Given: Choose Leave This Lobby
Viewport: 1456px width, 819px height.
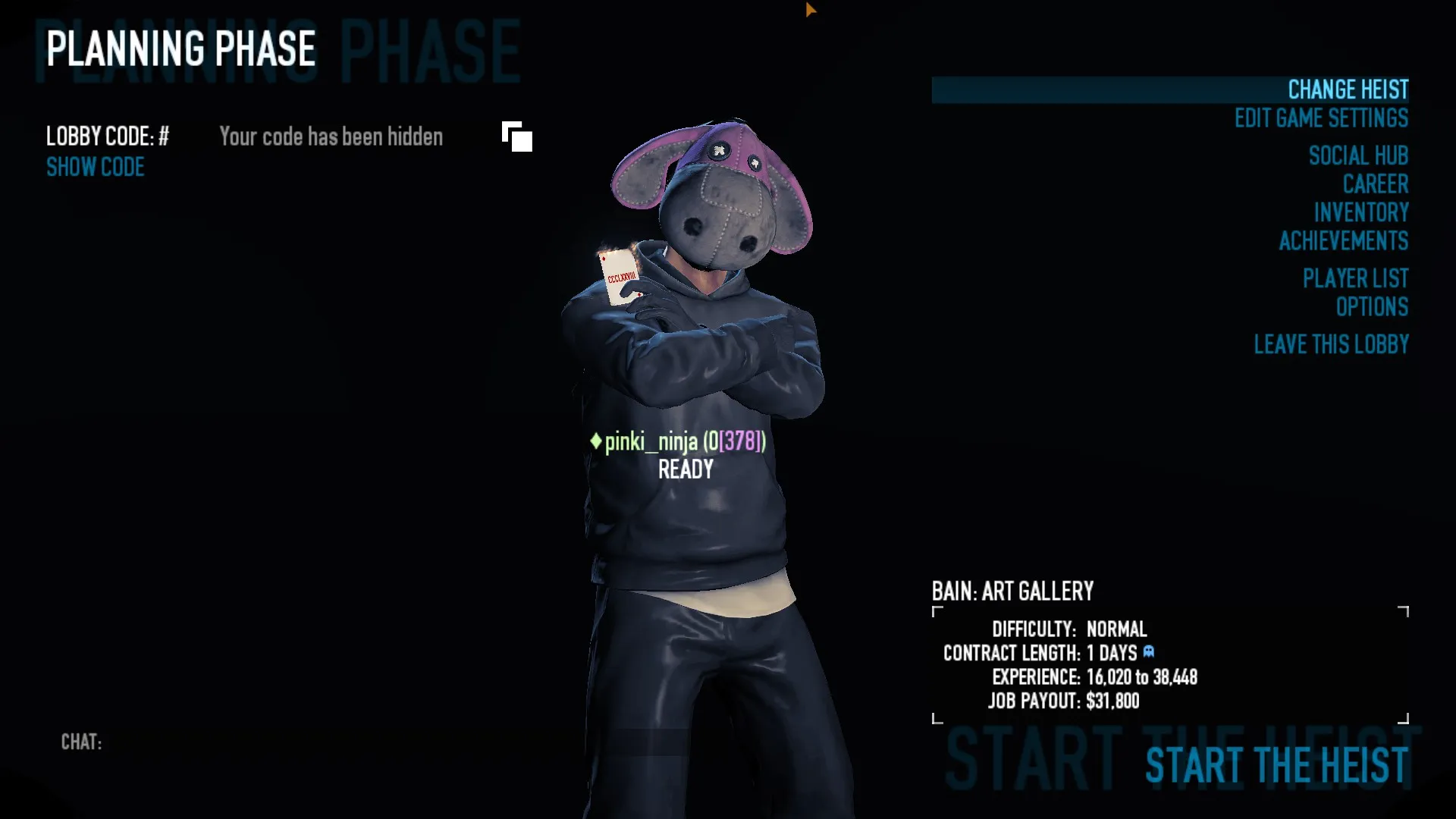Looking at the screenshot, I should coord(1331,344).
